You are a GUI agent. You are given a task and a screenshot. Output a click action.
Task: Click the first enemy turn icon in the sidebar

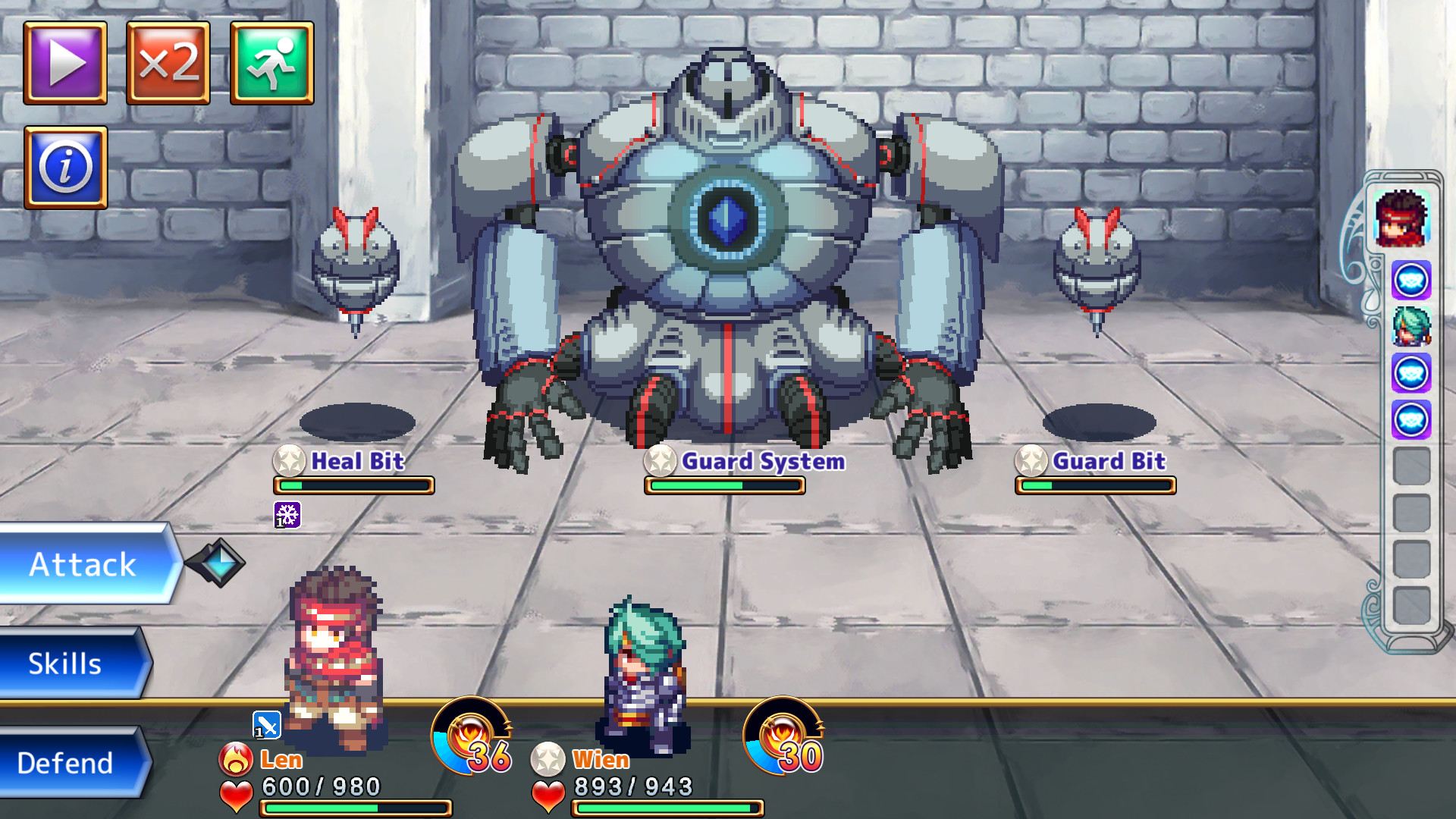click(x=1411, y=279)
